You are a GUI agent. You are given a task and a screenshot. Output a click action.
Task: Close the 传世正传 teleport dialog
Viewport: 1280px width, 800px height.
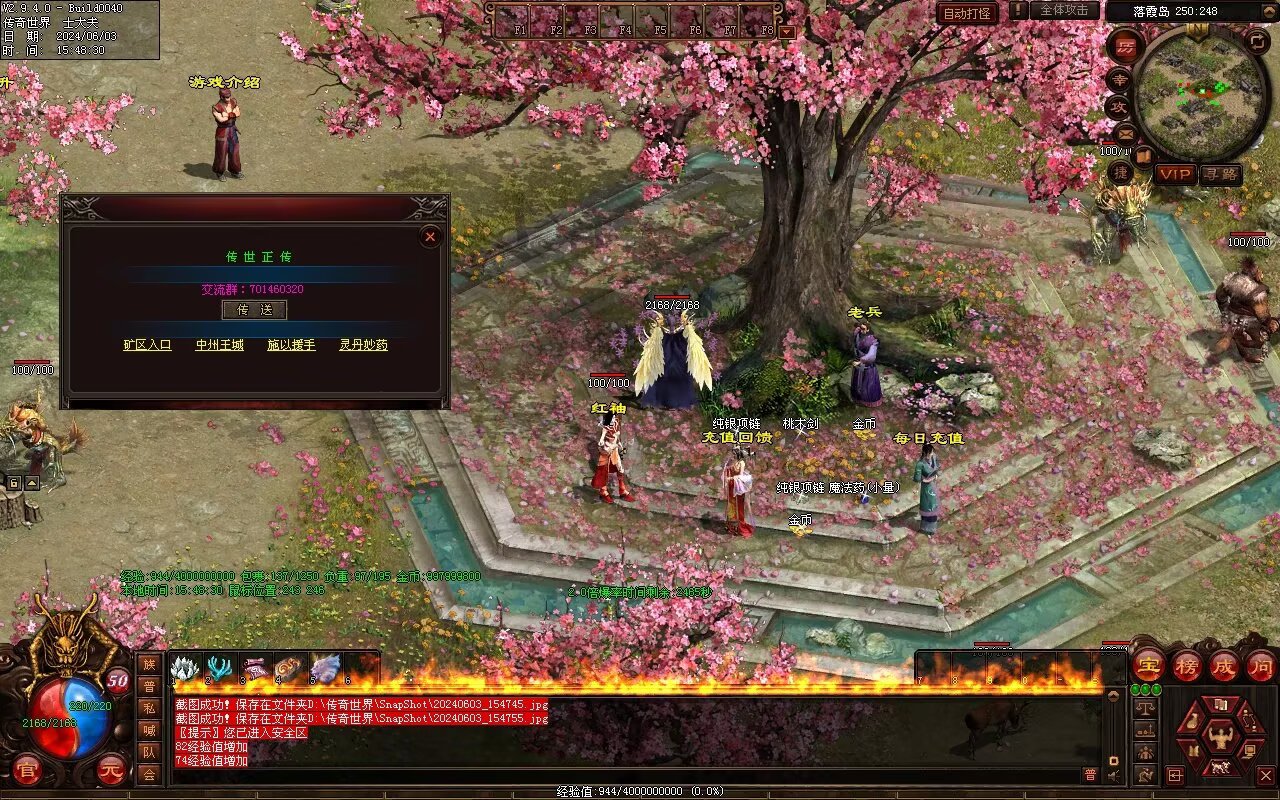point(430,237)
